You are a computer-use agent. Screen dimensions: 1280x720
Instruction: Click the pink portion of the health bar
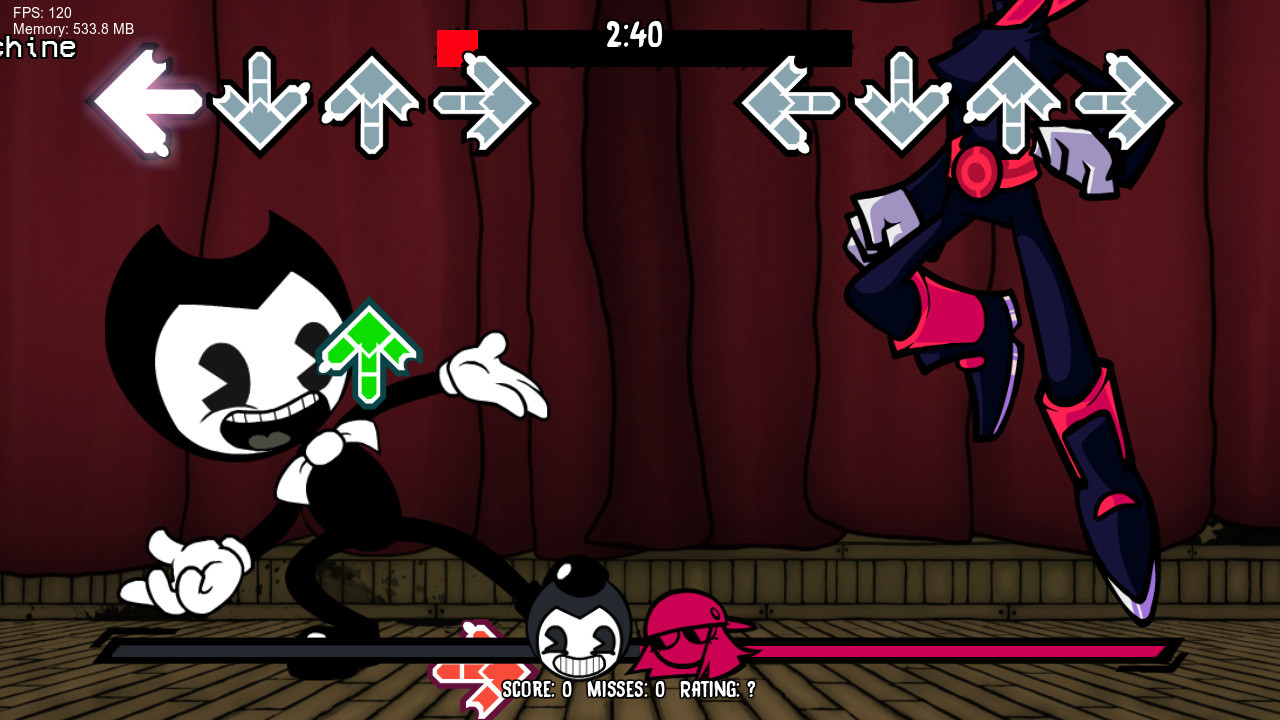pyautogui.click(x=950, y=651)
